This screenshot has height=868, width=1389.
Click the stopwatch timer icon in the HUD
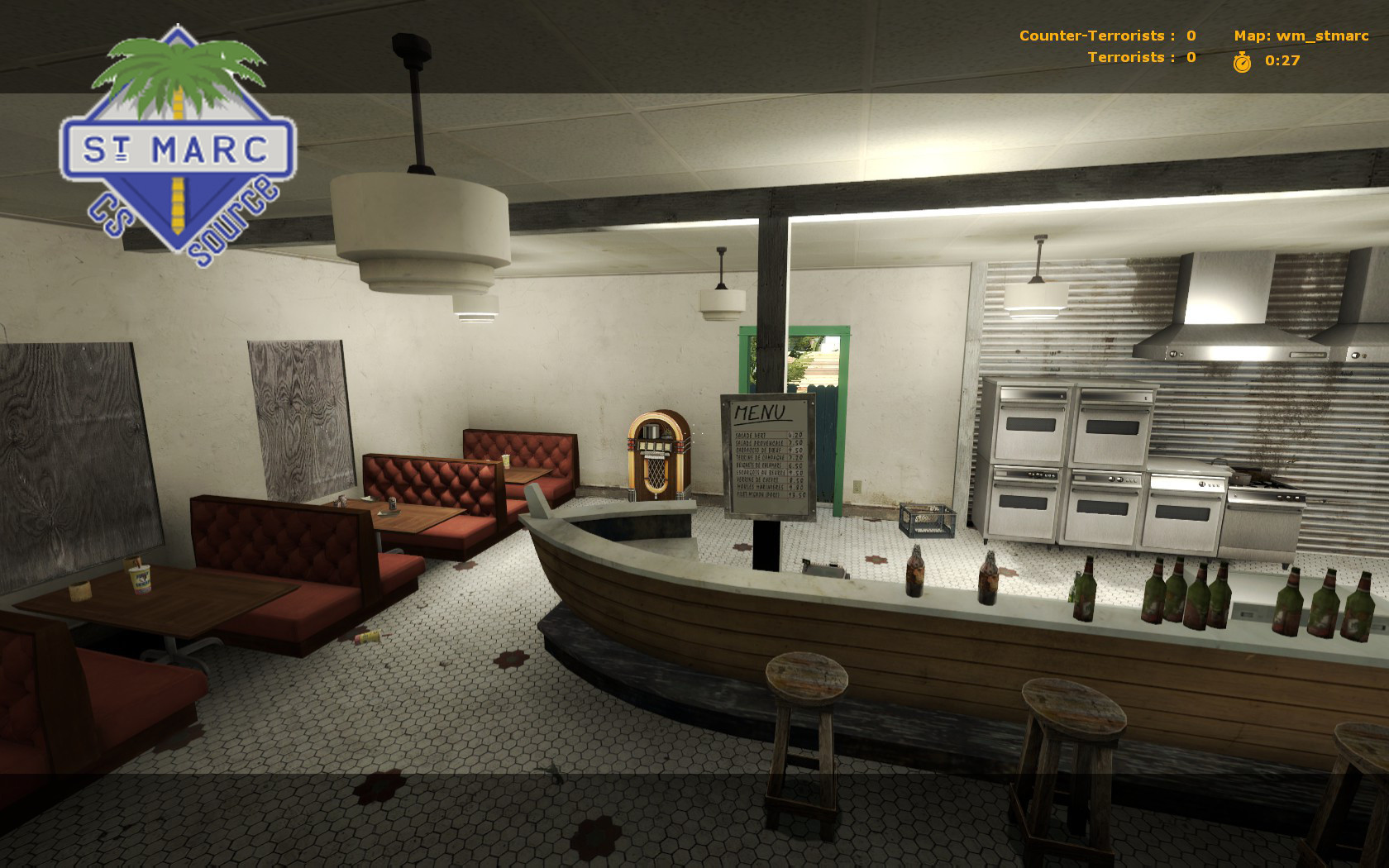click(x=1243, y=60)
